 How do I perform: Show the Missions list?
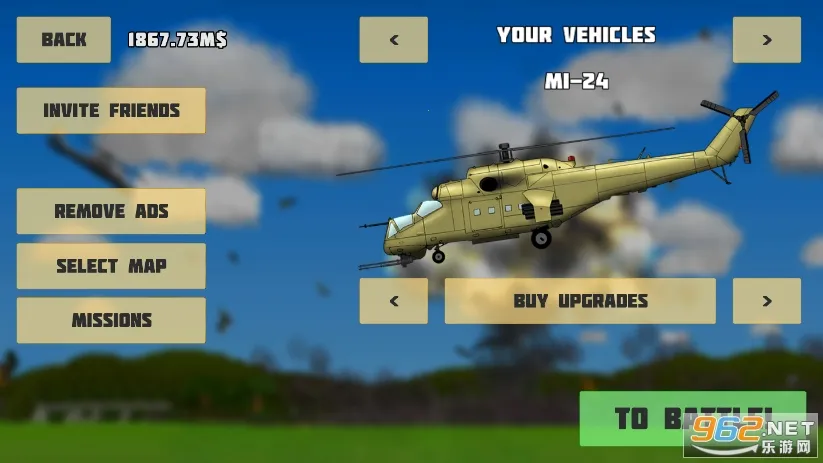click(x=111, y=321)
